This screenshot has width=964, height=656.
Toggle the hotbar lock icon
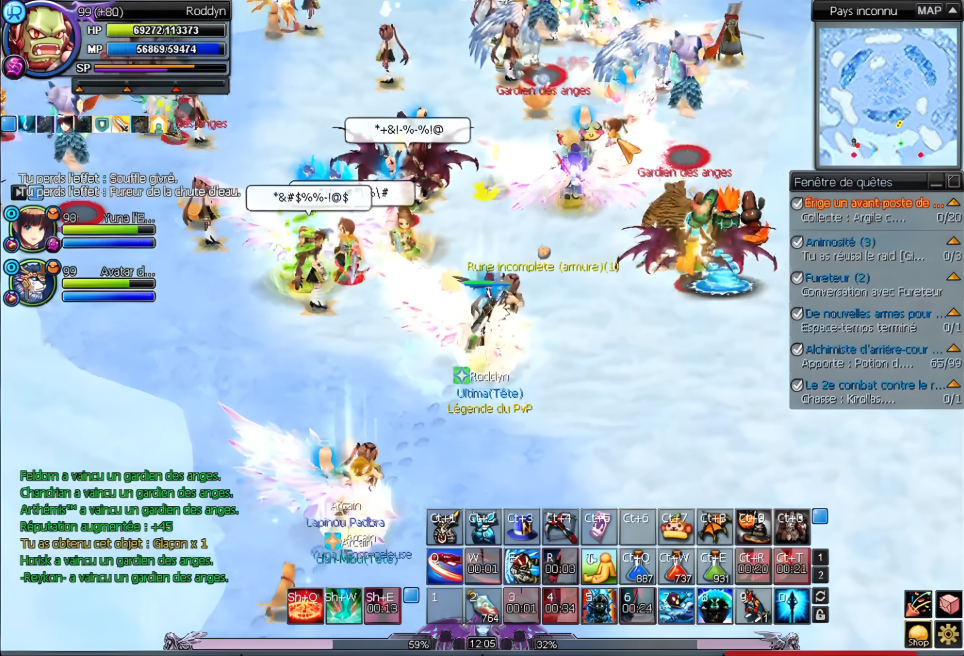click(820, 614)
